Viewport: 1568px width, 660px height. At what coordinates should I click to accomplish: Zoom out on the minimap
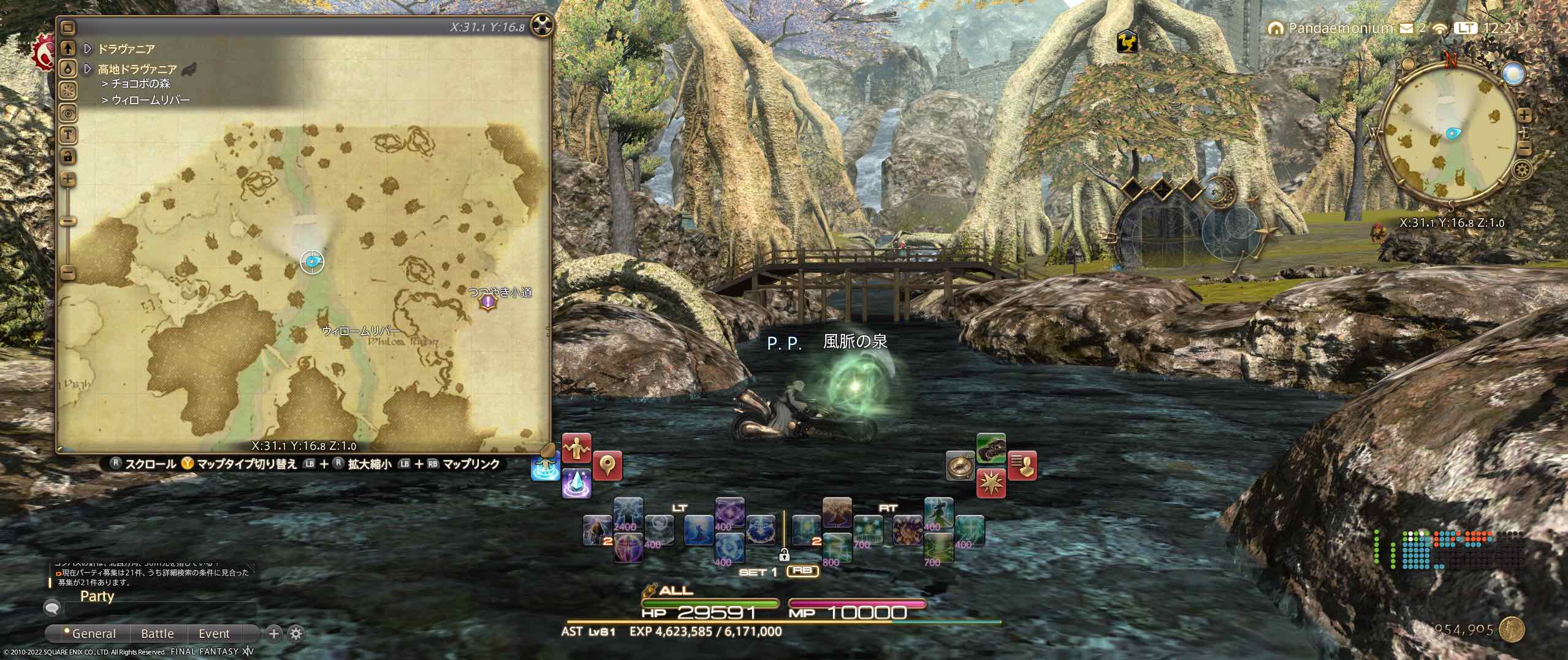tap(1525, 149)
